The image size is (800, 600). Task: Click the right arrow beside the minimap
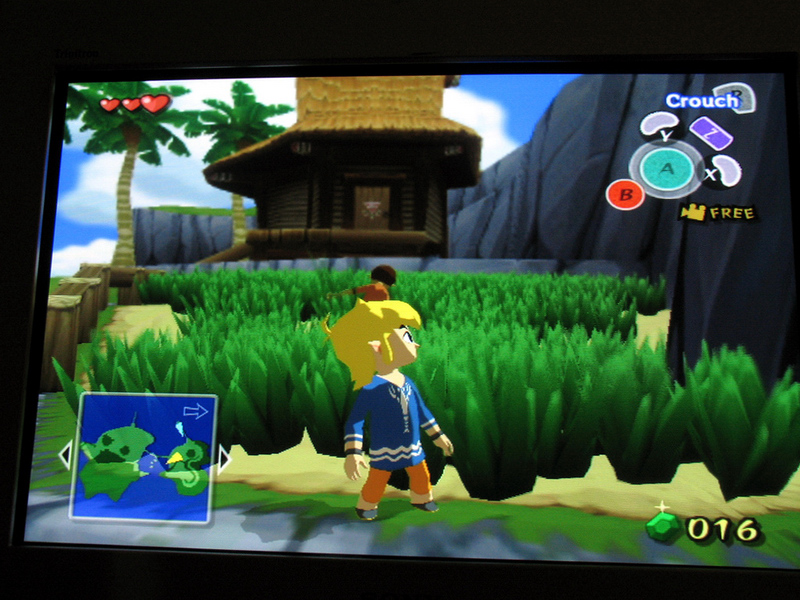coord(224,459)
